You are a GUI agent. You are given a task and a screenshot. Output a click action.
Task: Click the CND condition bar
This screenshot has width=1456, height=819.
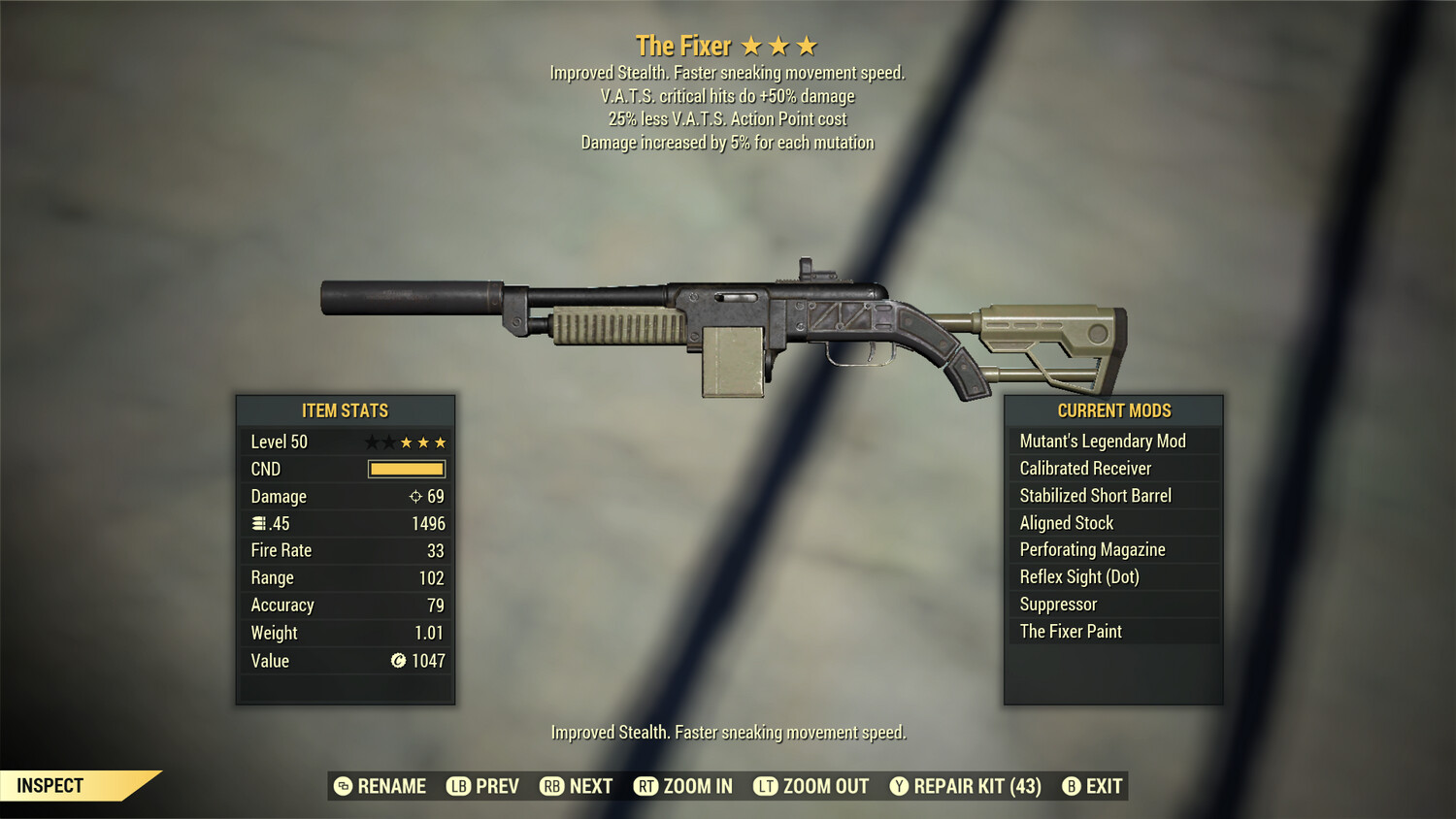pyautogui.click(x=406, y=469)
